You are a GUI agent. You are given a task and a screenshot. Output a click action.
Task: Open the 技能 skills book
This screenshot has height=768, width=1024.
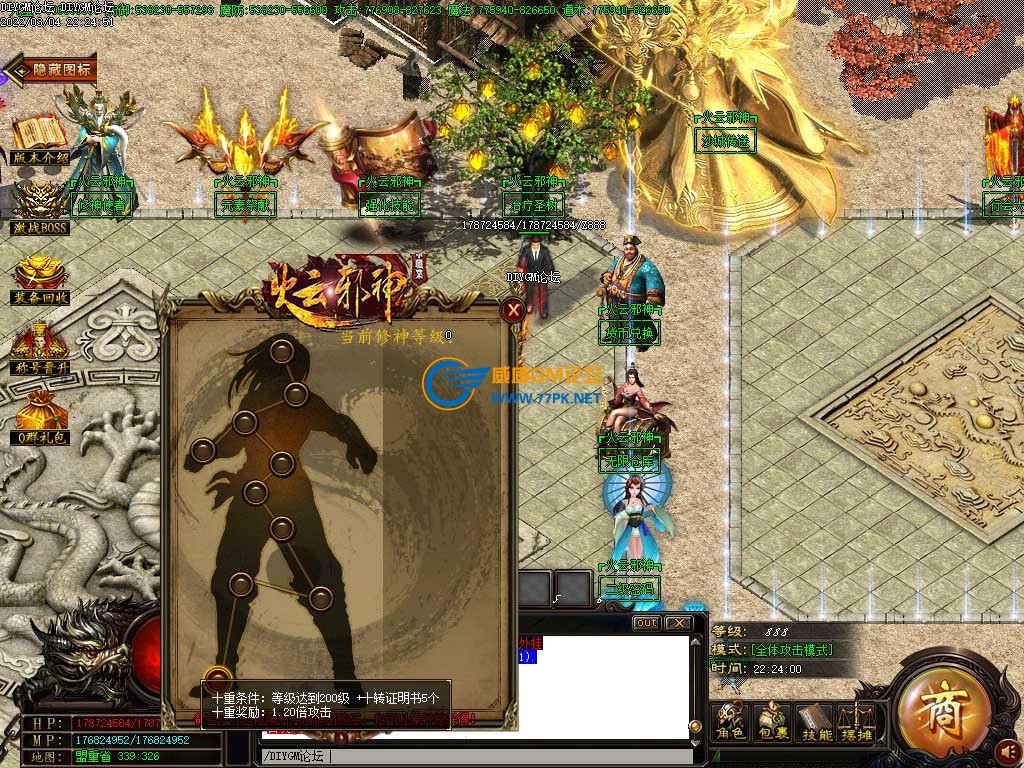pyautogui.click(x=816, y=722)
